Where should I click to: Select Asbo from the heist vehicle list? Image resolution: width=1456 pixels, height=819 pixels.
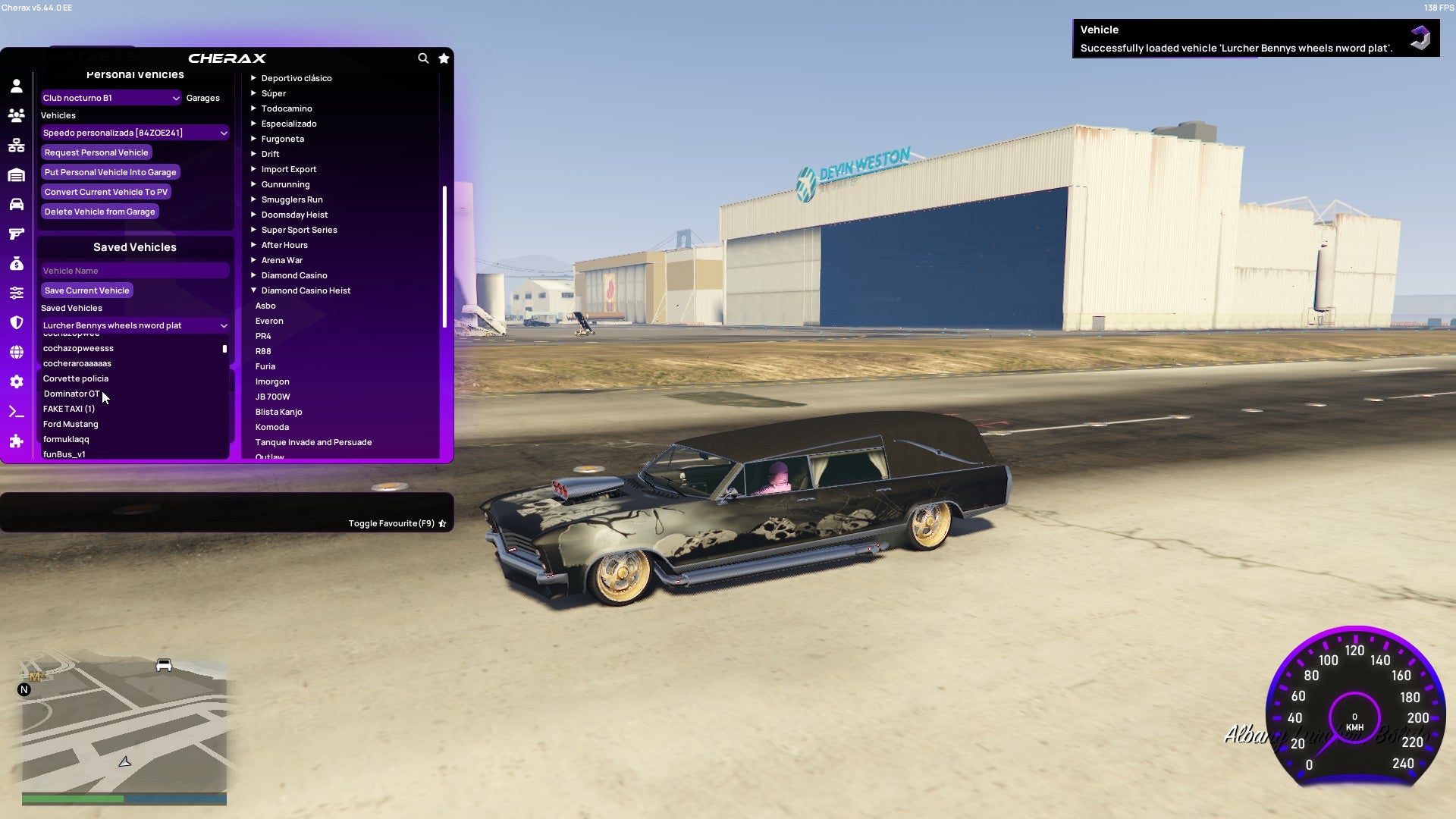click(265, 306)
